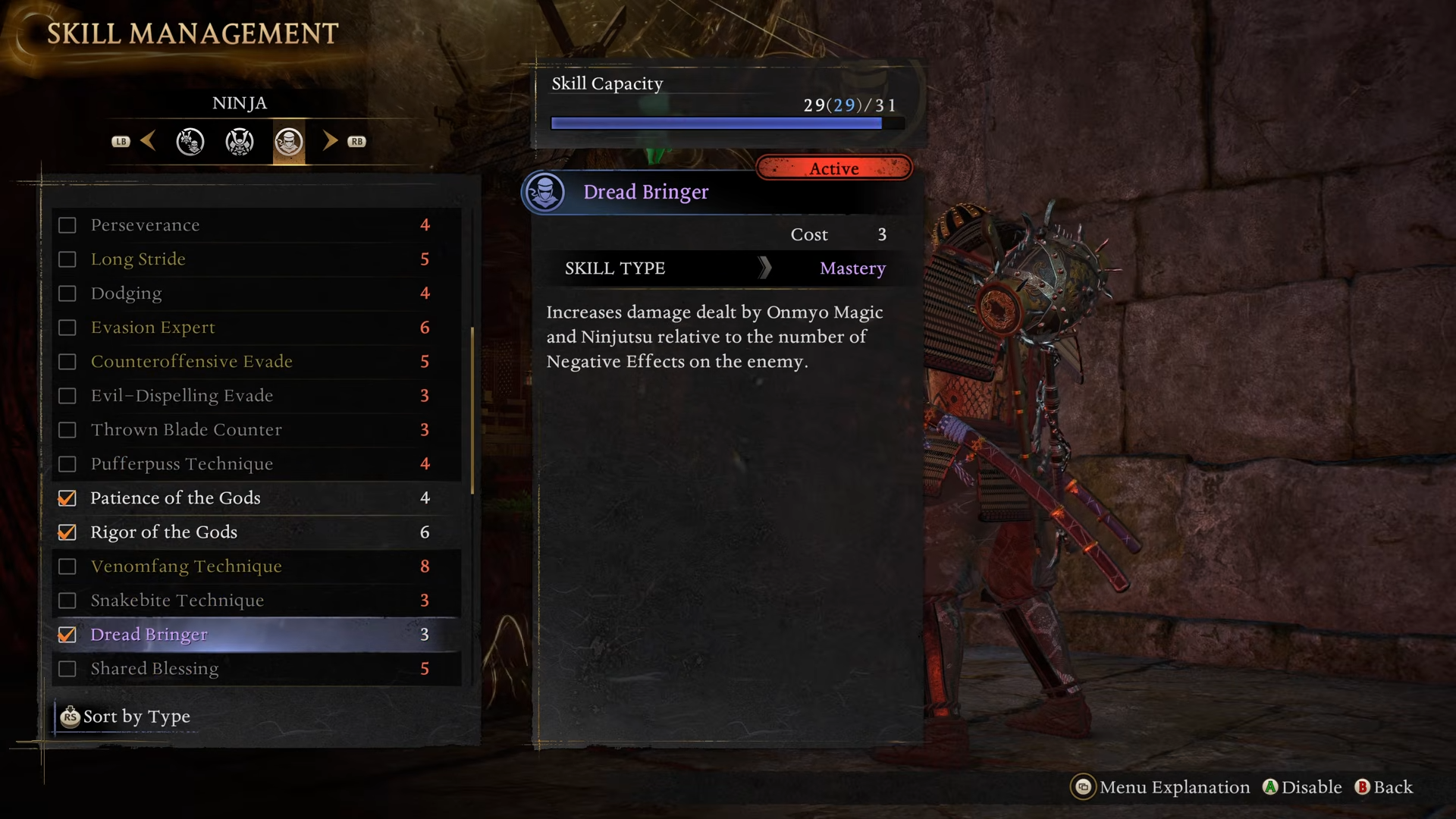Image resolution: width=1456 pixels, height=819 pixels.
Task: Click the left arrow to change category
Action: click(x=149, y=141)
